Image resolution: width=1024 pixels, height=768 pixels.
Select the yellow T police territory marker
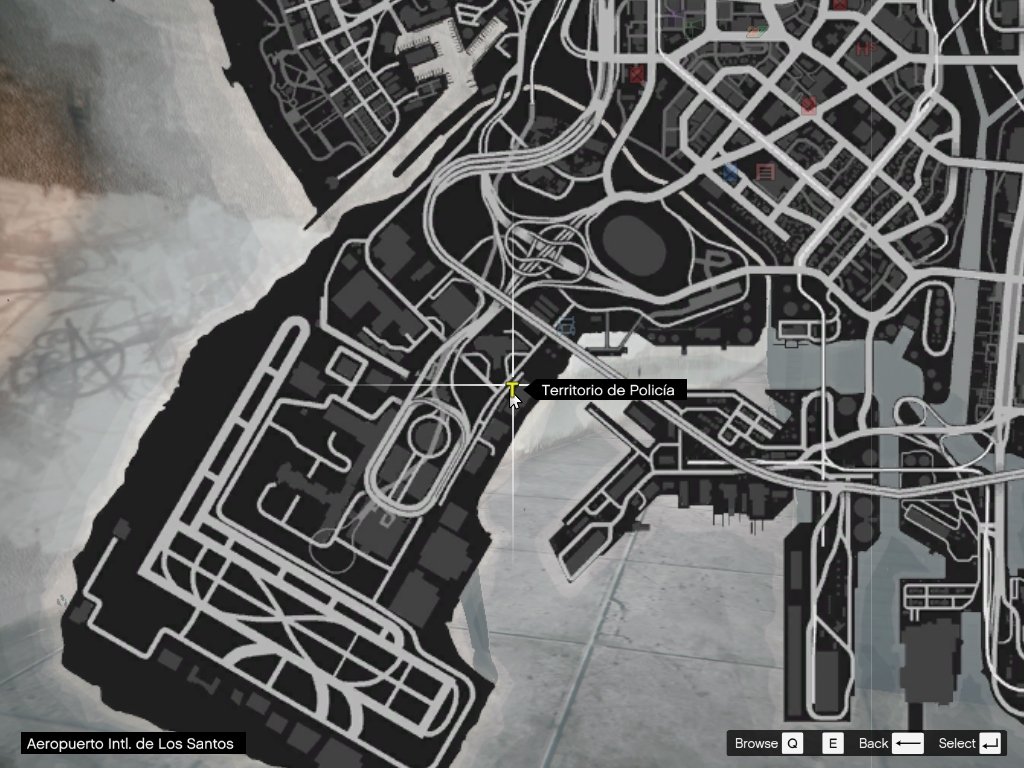[512, 388]
